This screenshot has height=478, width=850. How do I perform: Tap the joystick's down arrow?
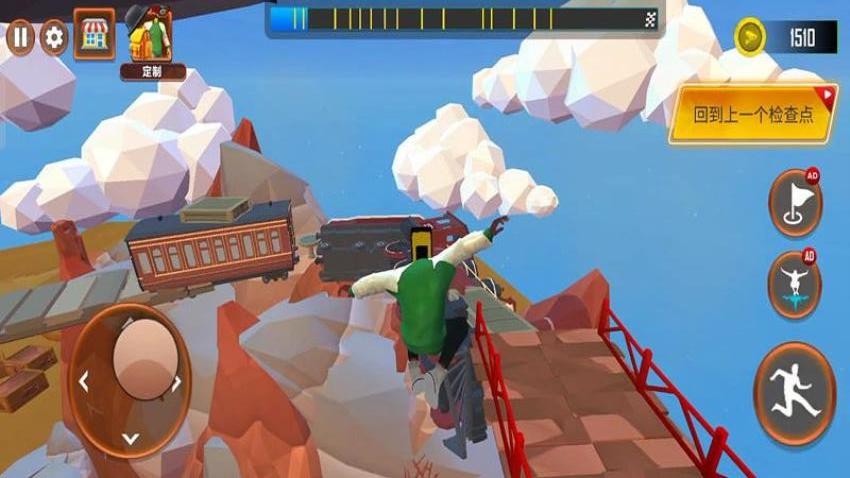(x=130, y=437)
